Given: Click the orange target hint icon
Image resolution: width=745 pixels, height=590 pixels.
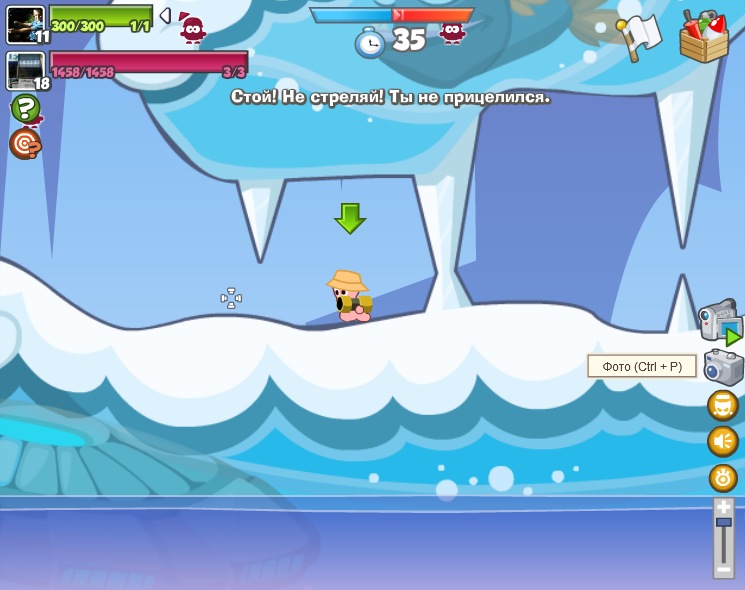Looking at the screenshot, I should coord(25,143).
